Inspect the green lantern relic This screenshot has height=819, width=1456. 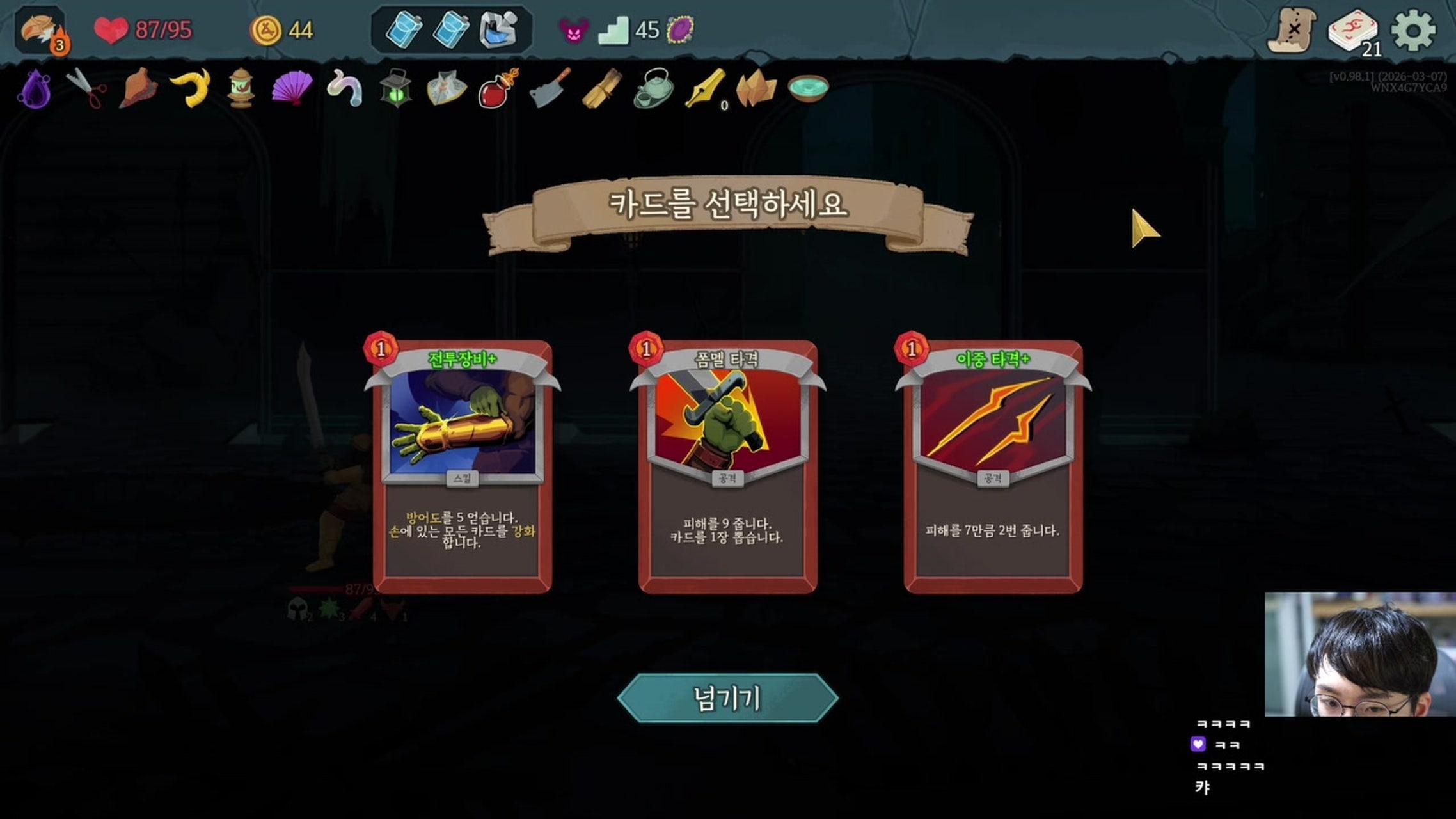click(395, 88)
